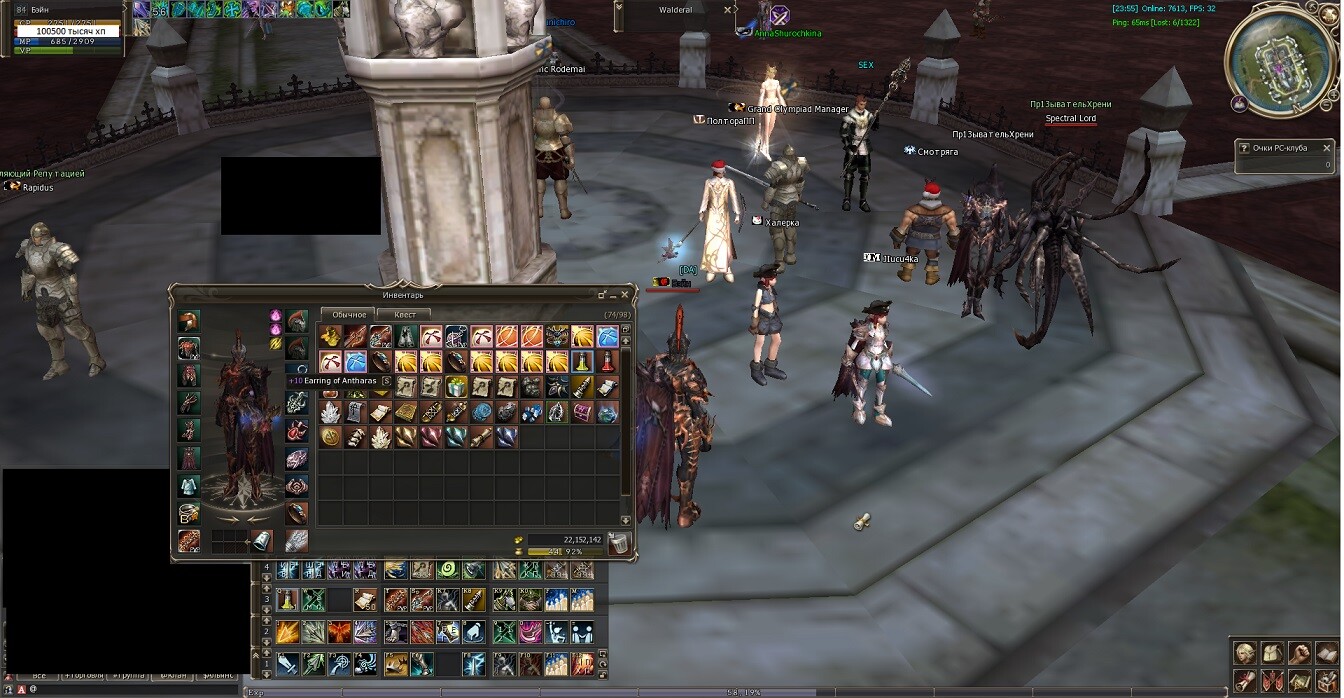This screenshot has width=1344, height=698.
Task: Minimize the inventory window
Action: point(602,295)
